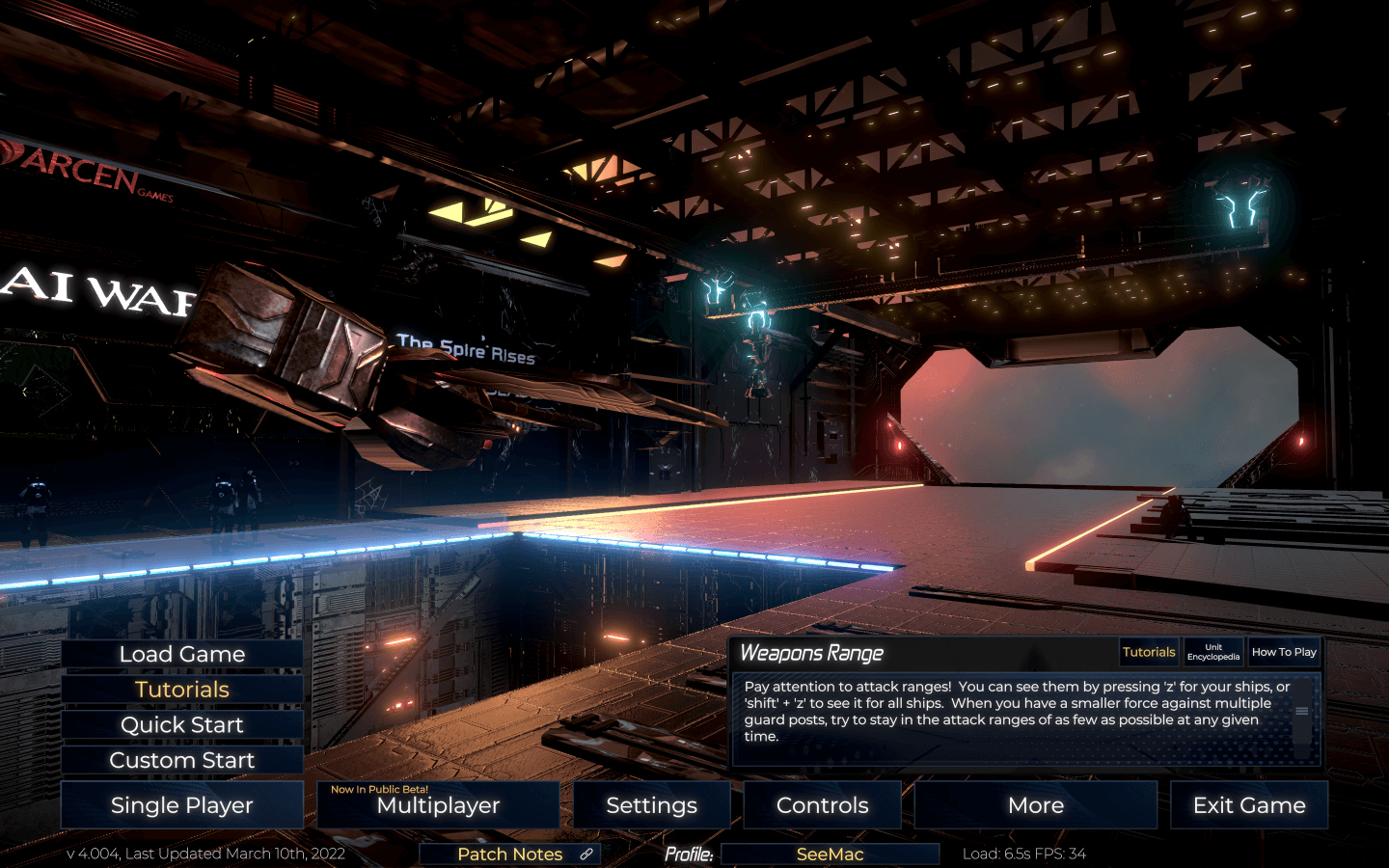Click the Single Player button
Viewport: 1389px width, 868px height.
pos(182,805)
